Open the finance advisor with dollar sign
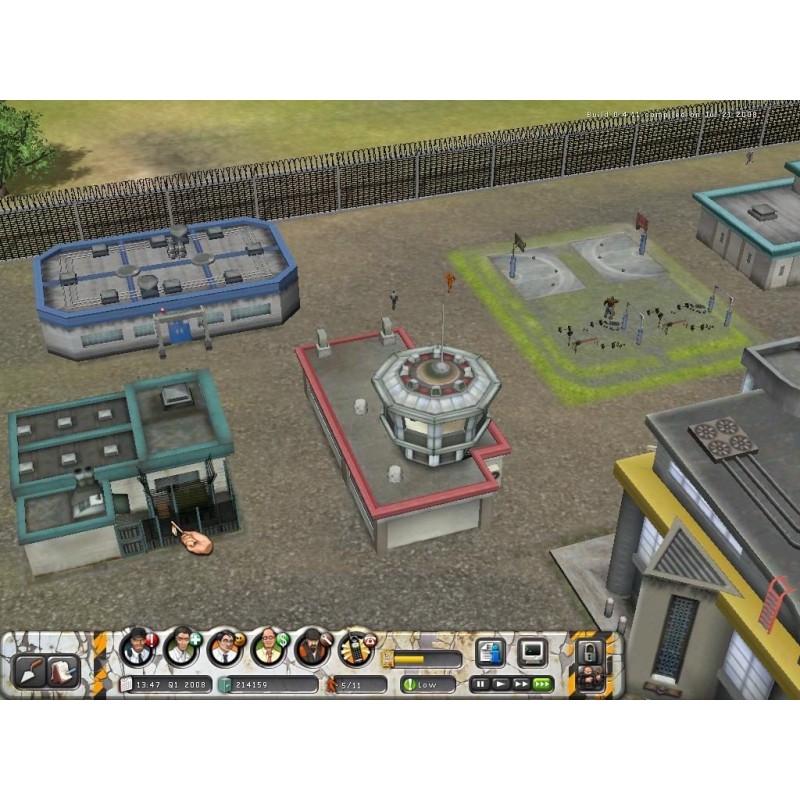This screenshot has height=800, width=800. click(266, 647)
